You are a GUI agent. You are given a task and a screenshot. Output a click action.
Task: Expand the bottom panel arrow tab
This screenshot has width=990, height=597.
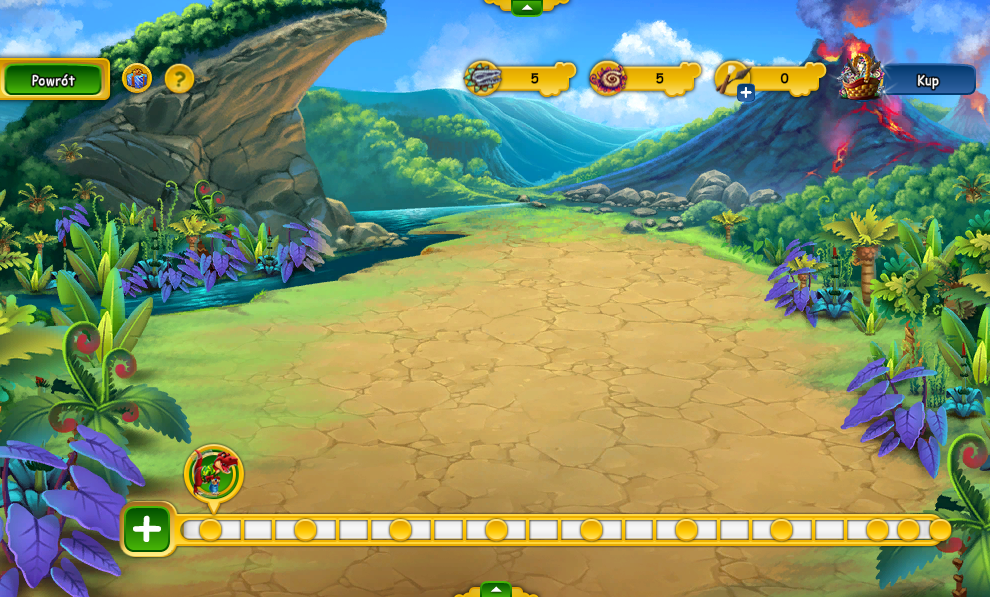pos(495,589)
